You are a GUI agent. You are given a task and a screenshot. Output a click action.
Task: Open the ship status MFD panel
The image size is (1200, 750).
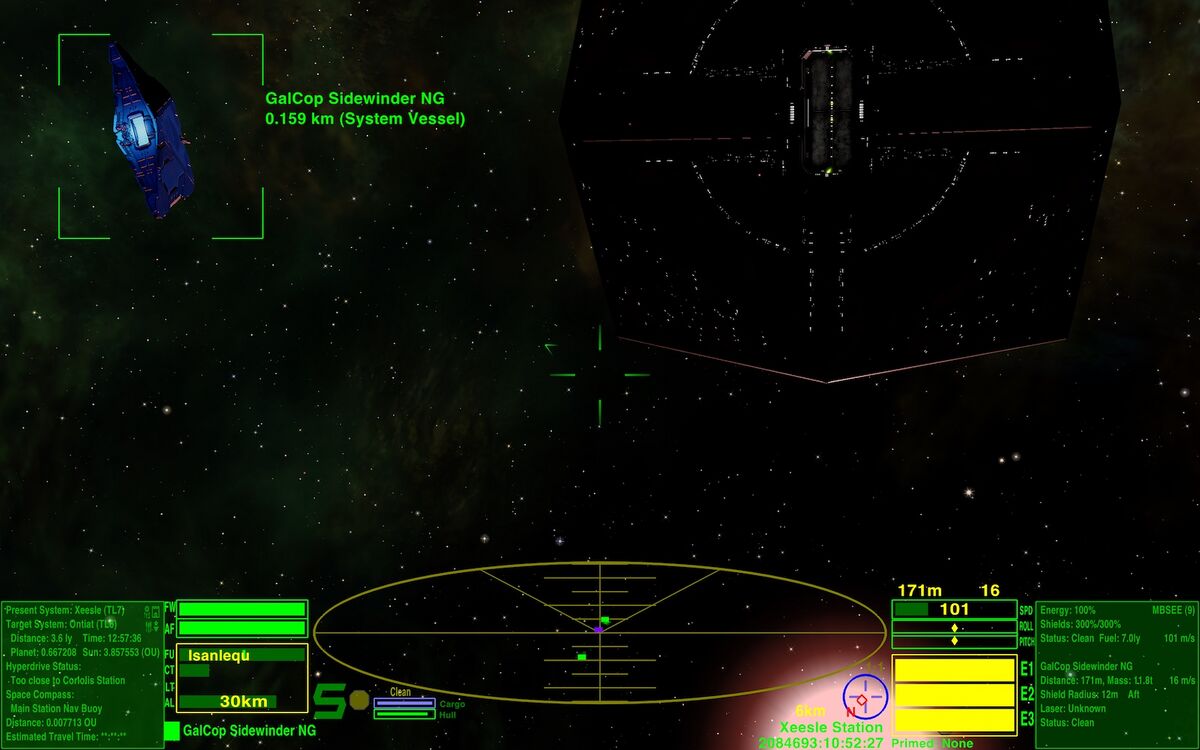[x=1115, y=673]
